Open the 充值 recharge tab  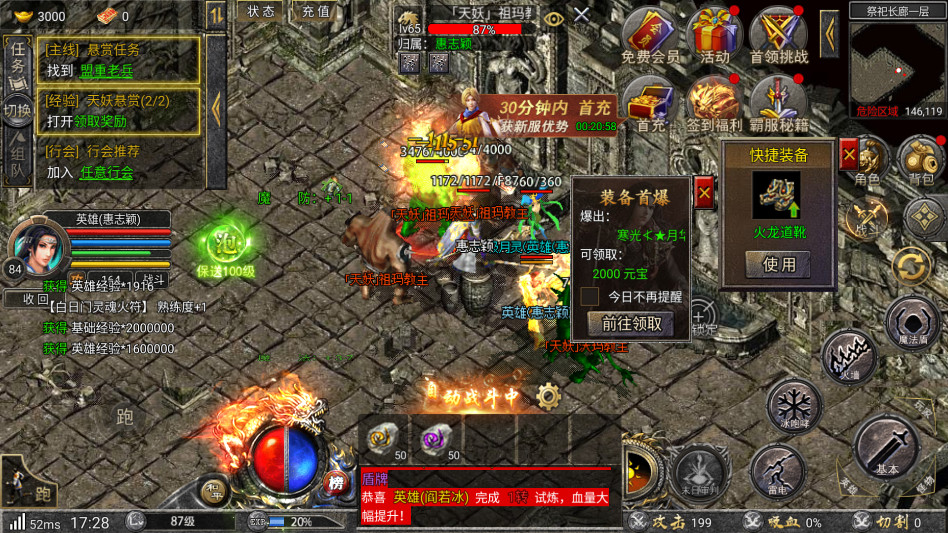(x=316, y=11)
